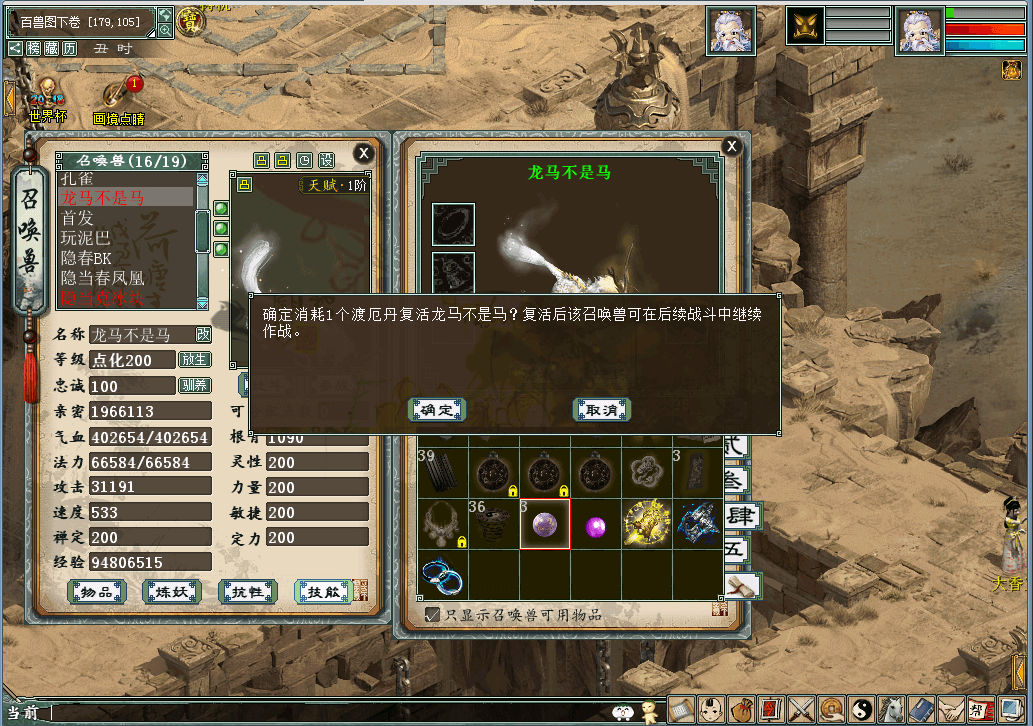Click the 驯养 tame button beside loyalty
This screenshot has width=1033, height=726.
[194, 386]
